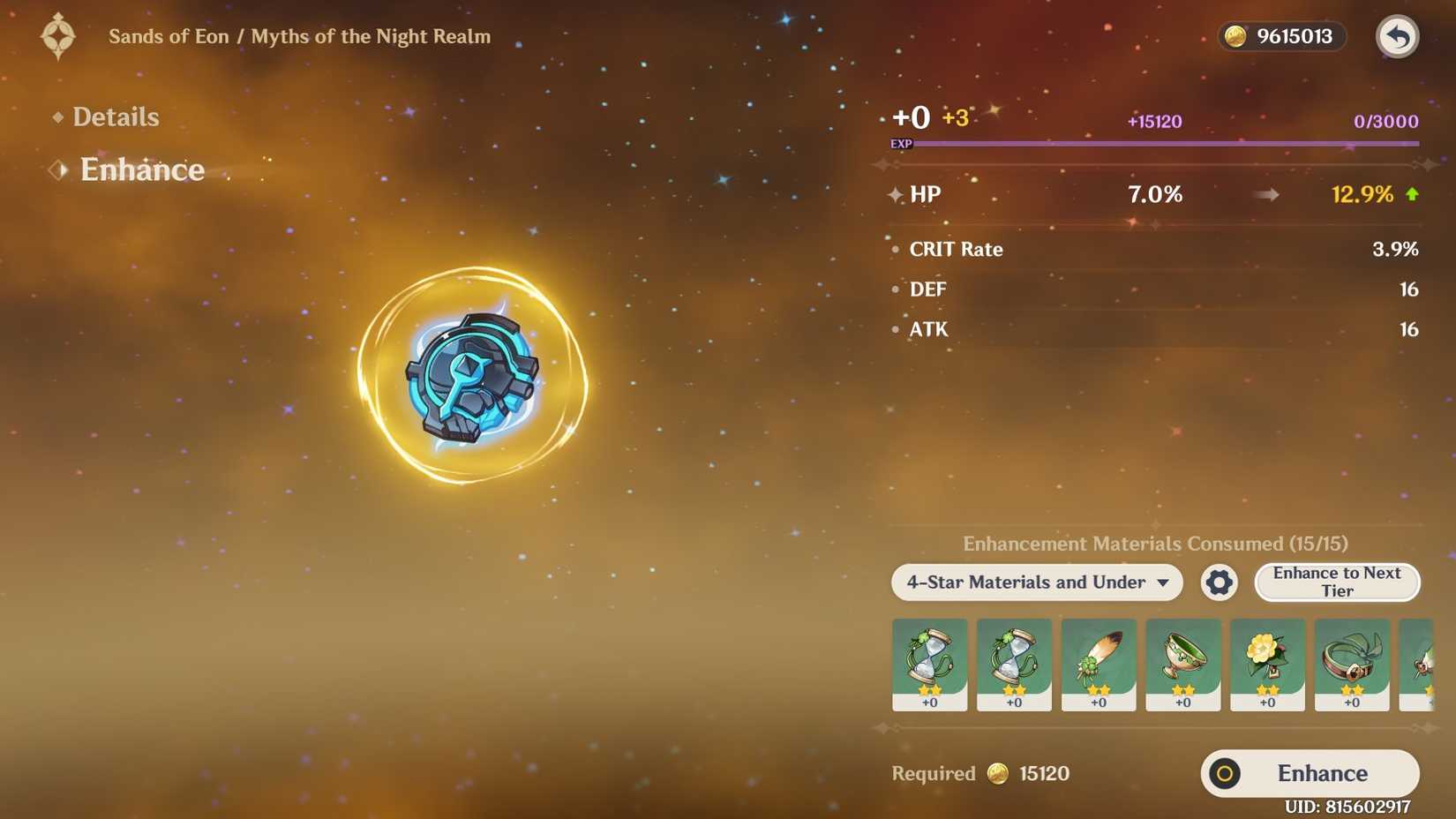Viewport: 1456px width, 819px height.
Task: Open the enhancement settings gear
Action: [x=1219, y=582]
